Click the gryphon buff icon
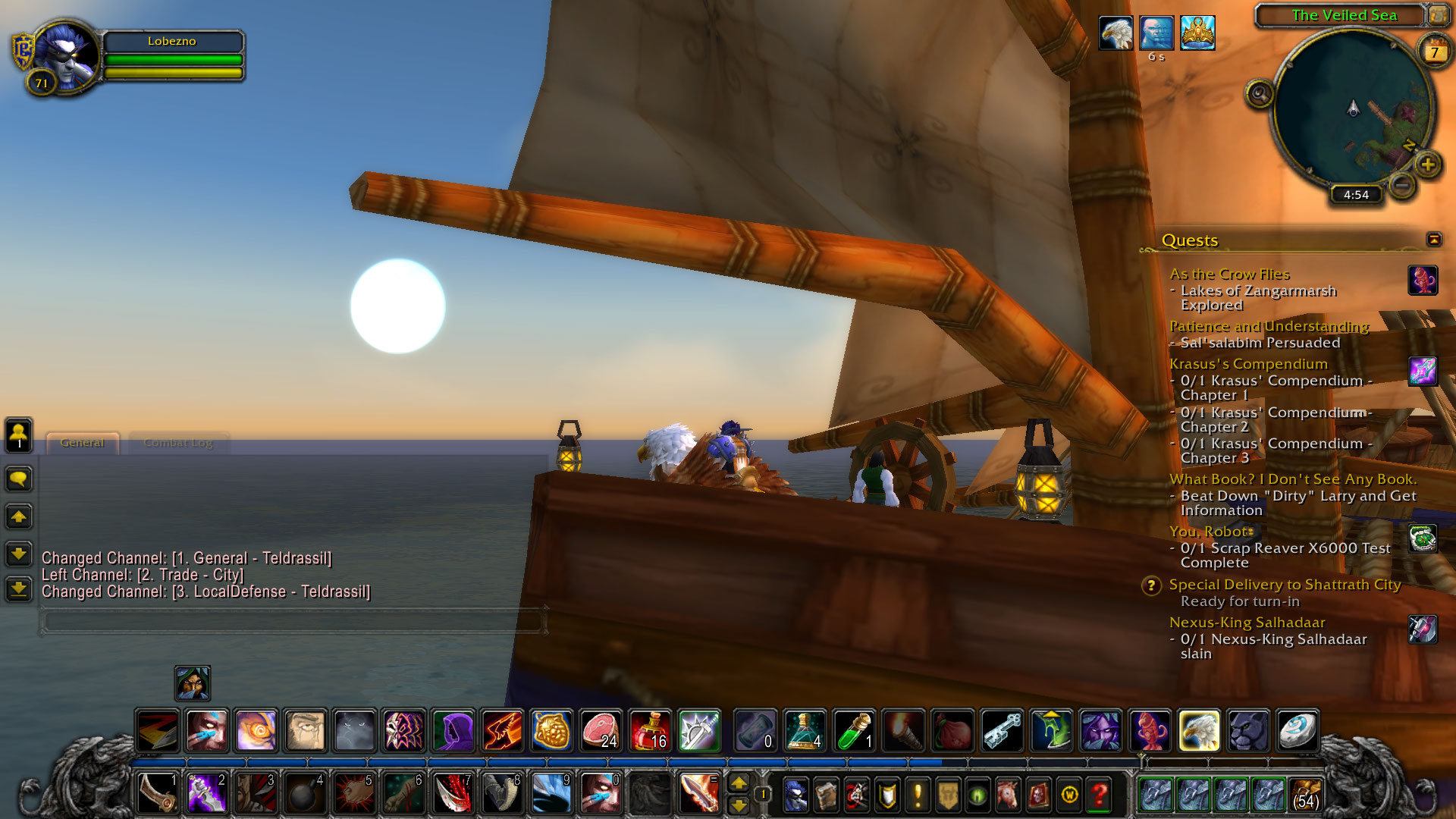The image size is (1456, 819). pos(1116,33)
